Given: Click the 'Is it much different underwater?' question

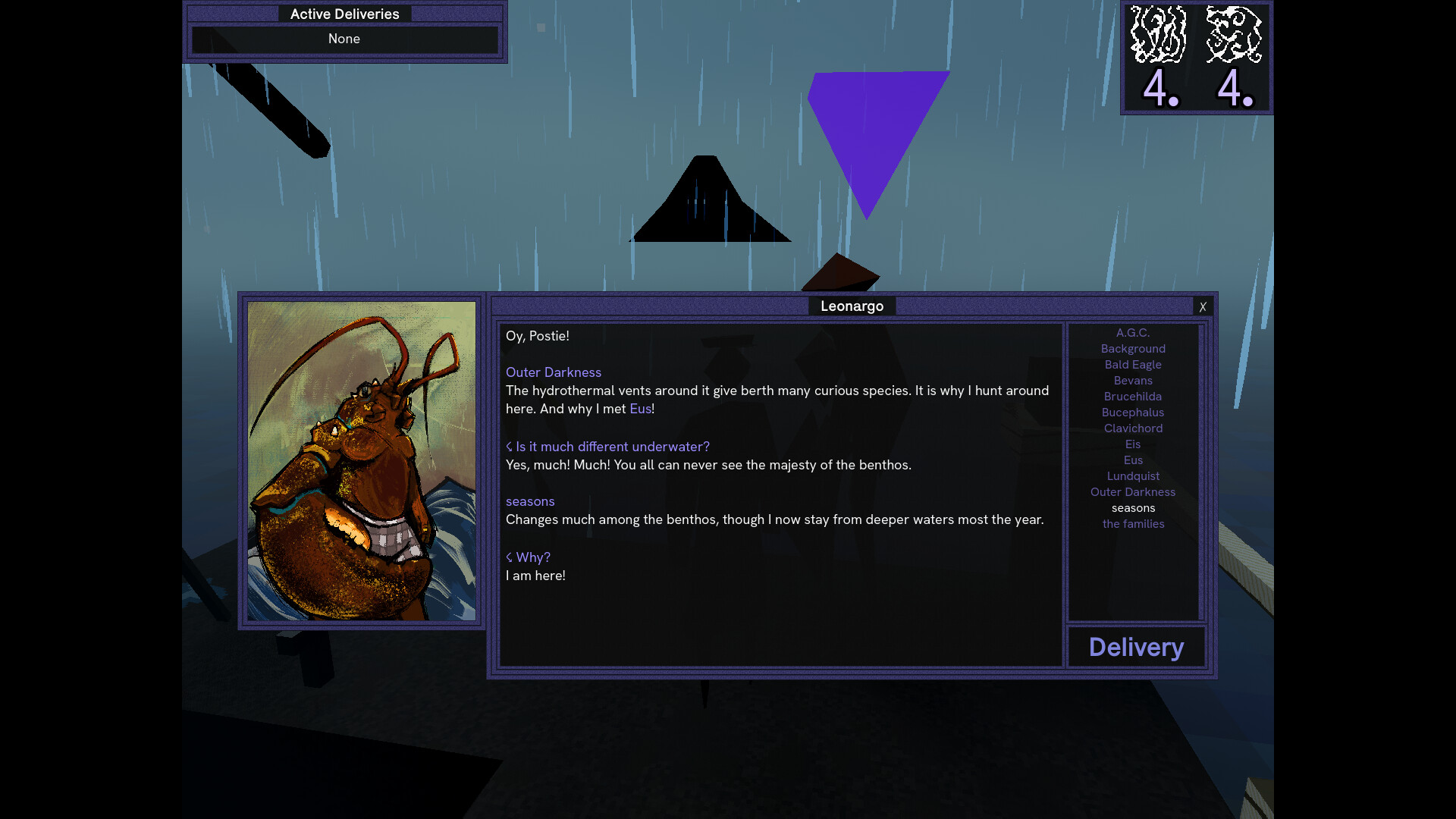Looking at the screenshot, I should (x=607, y=447).
